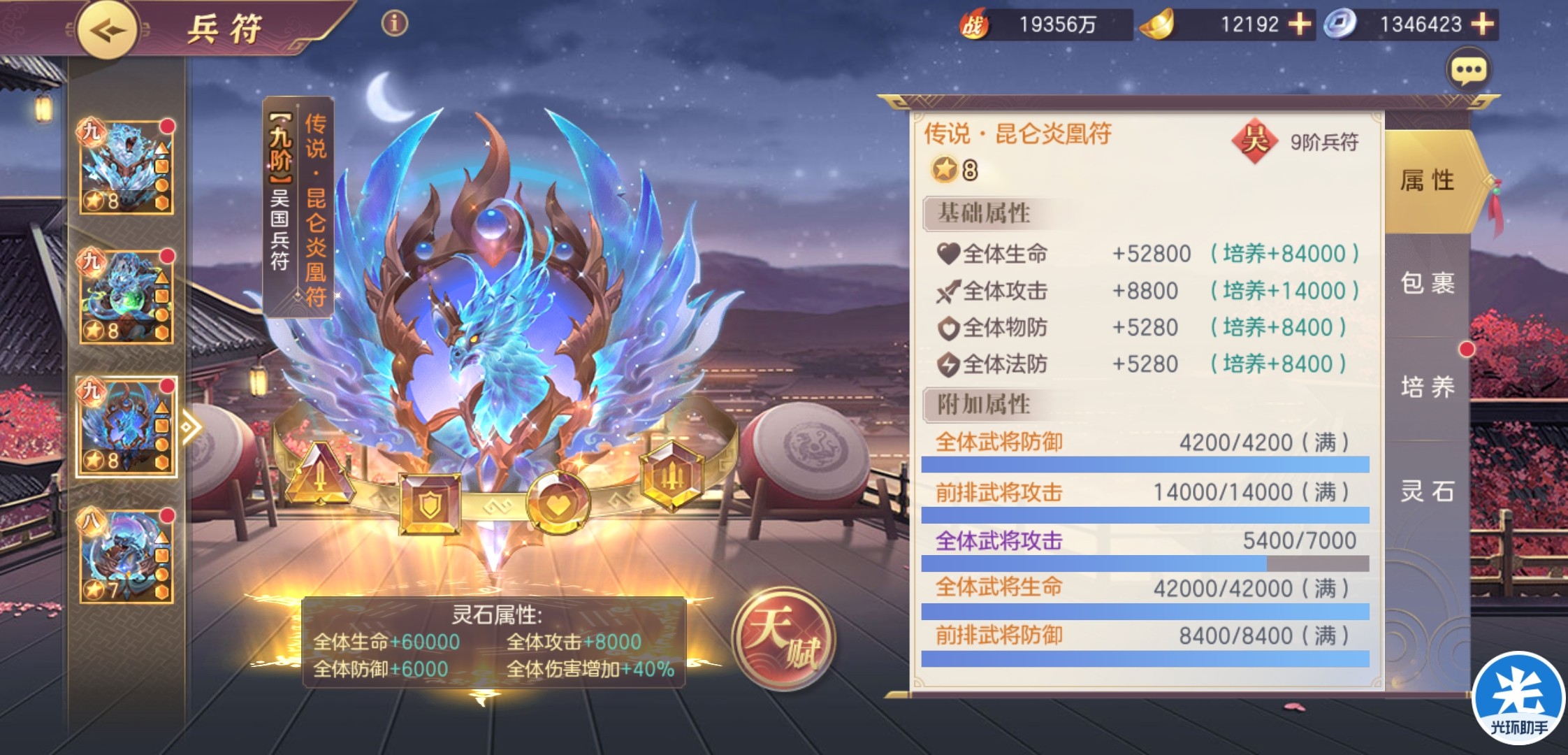The height and width of the screenshot is (755, 1568).
Task: Select the round heart gem
Action: [x=558, y=502]
